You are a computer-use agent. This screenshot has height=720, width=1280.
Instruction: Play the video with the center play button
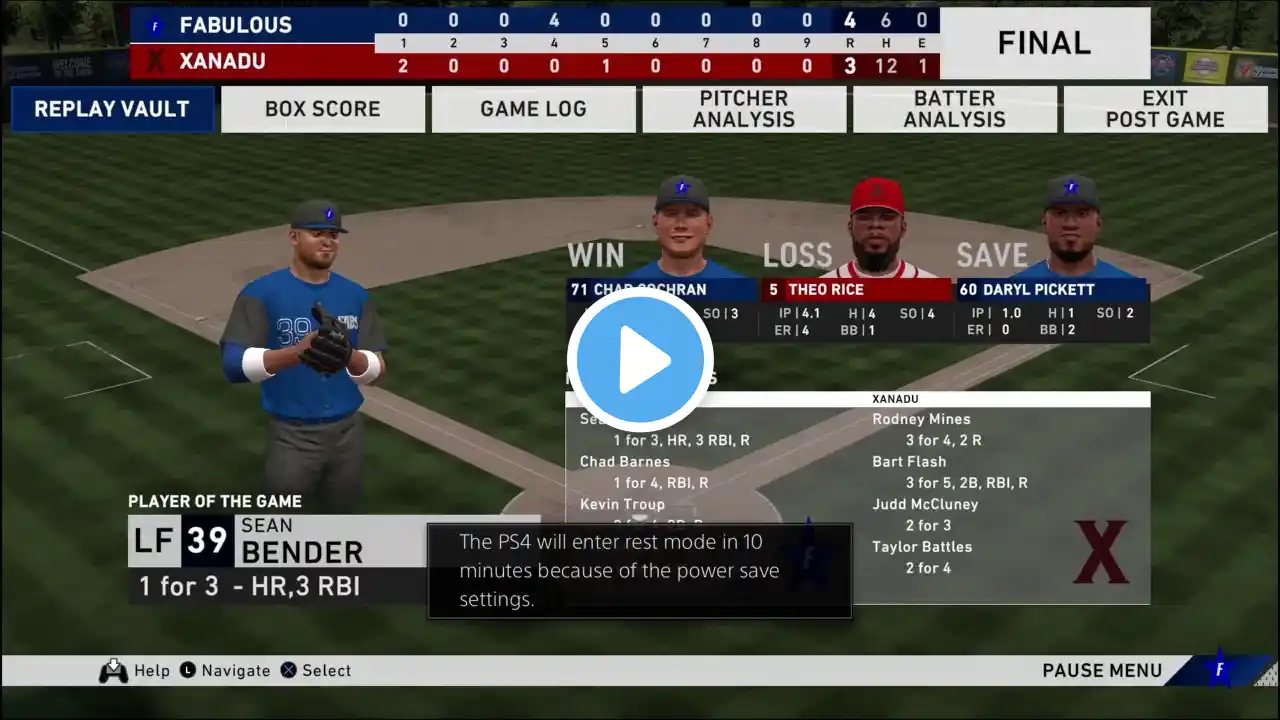pos(640,360)
